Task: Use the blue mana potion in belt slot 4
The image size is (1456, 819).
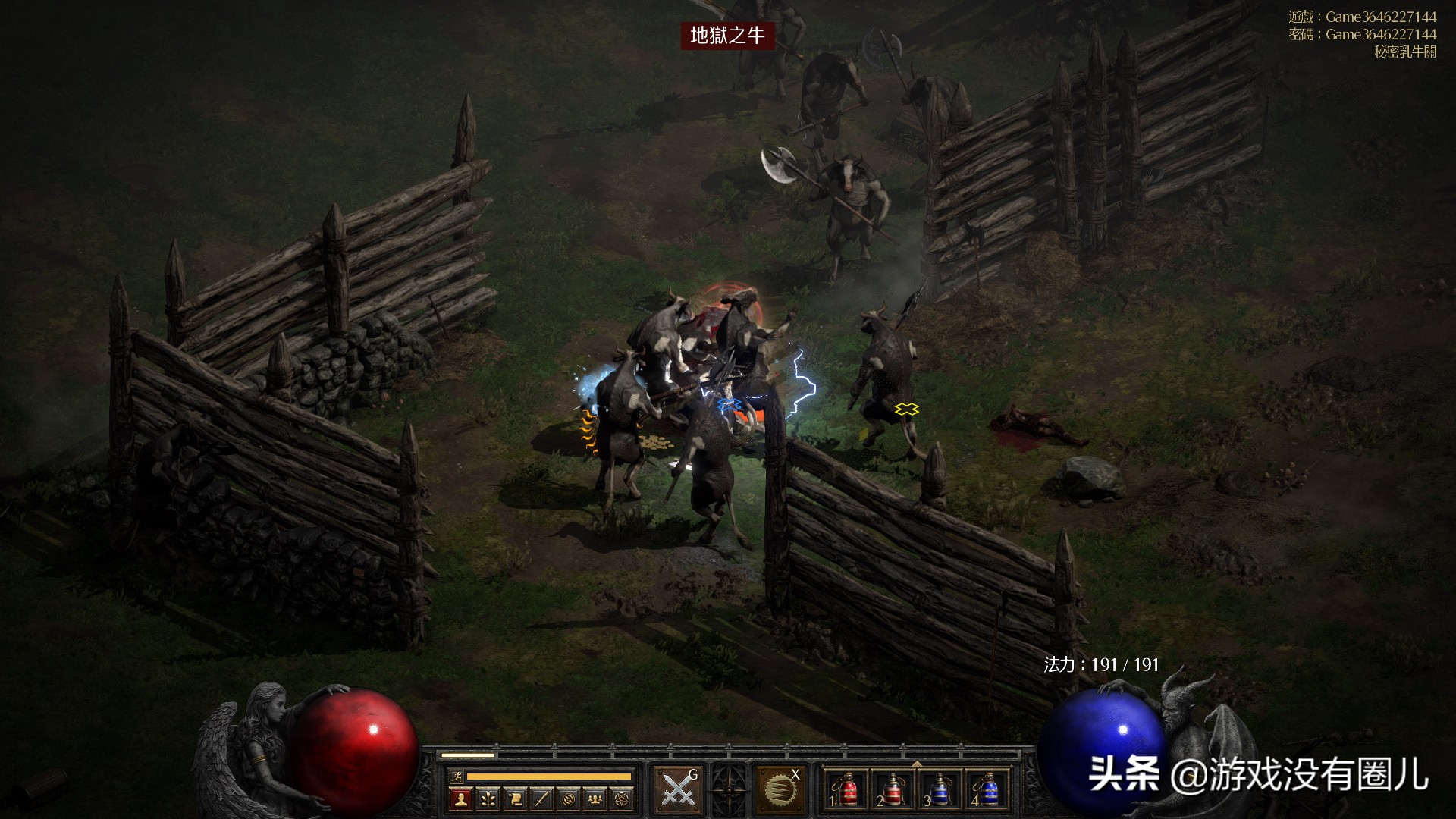Action: pyautogui.click(x=987, y=789)
